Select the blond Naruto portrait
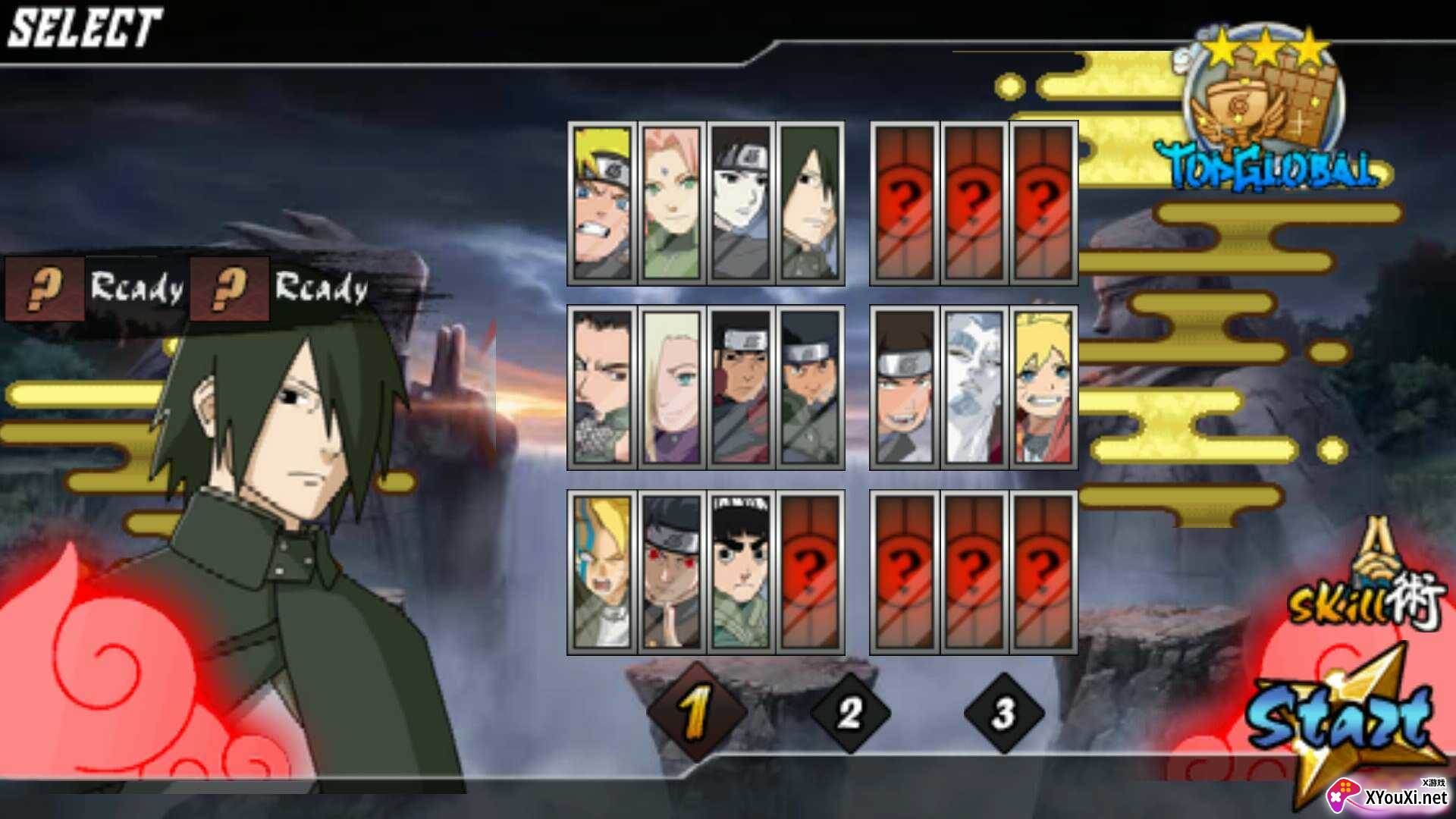The height and width of the screenshot is (819, 1456). point(602,203)
